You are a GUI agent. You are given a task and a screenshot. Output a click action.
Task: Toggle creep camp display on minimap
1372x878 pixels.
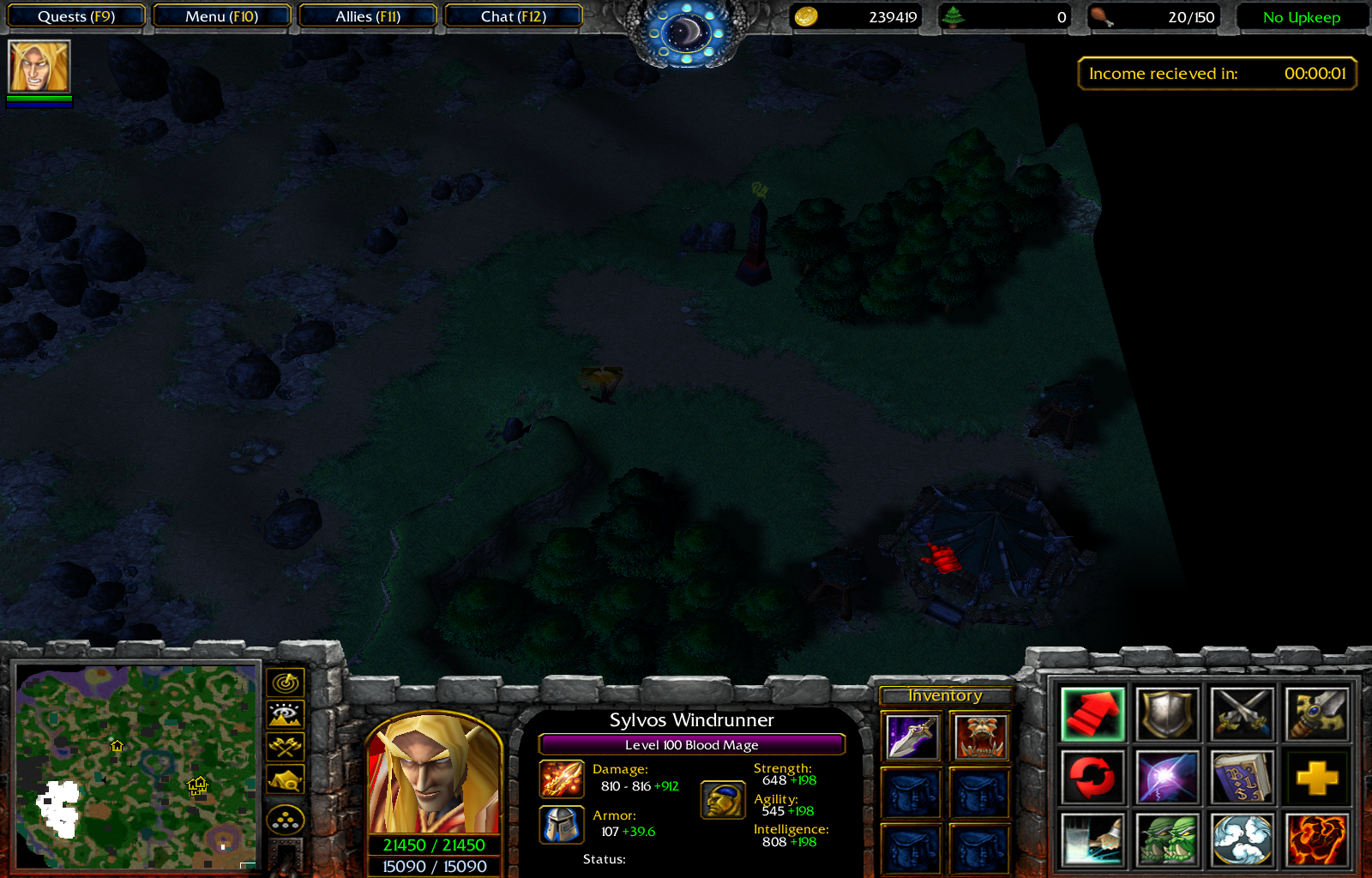click(286, 780)
